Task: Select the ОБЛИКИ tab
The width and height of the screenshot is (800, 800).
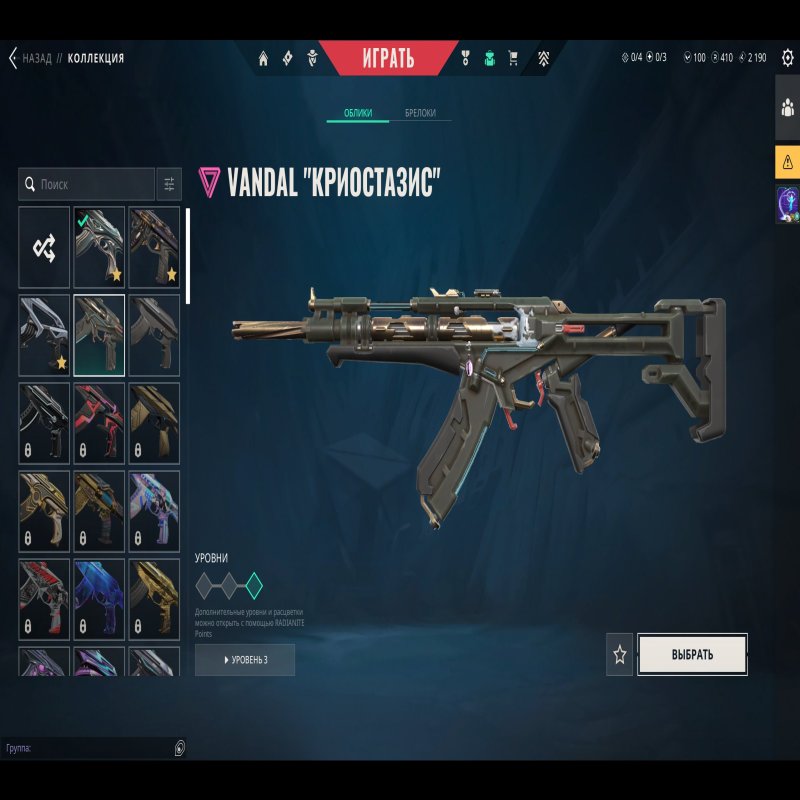Action: pos(358,114)
